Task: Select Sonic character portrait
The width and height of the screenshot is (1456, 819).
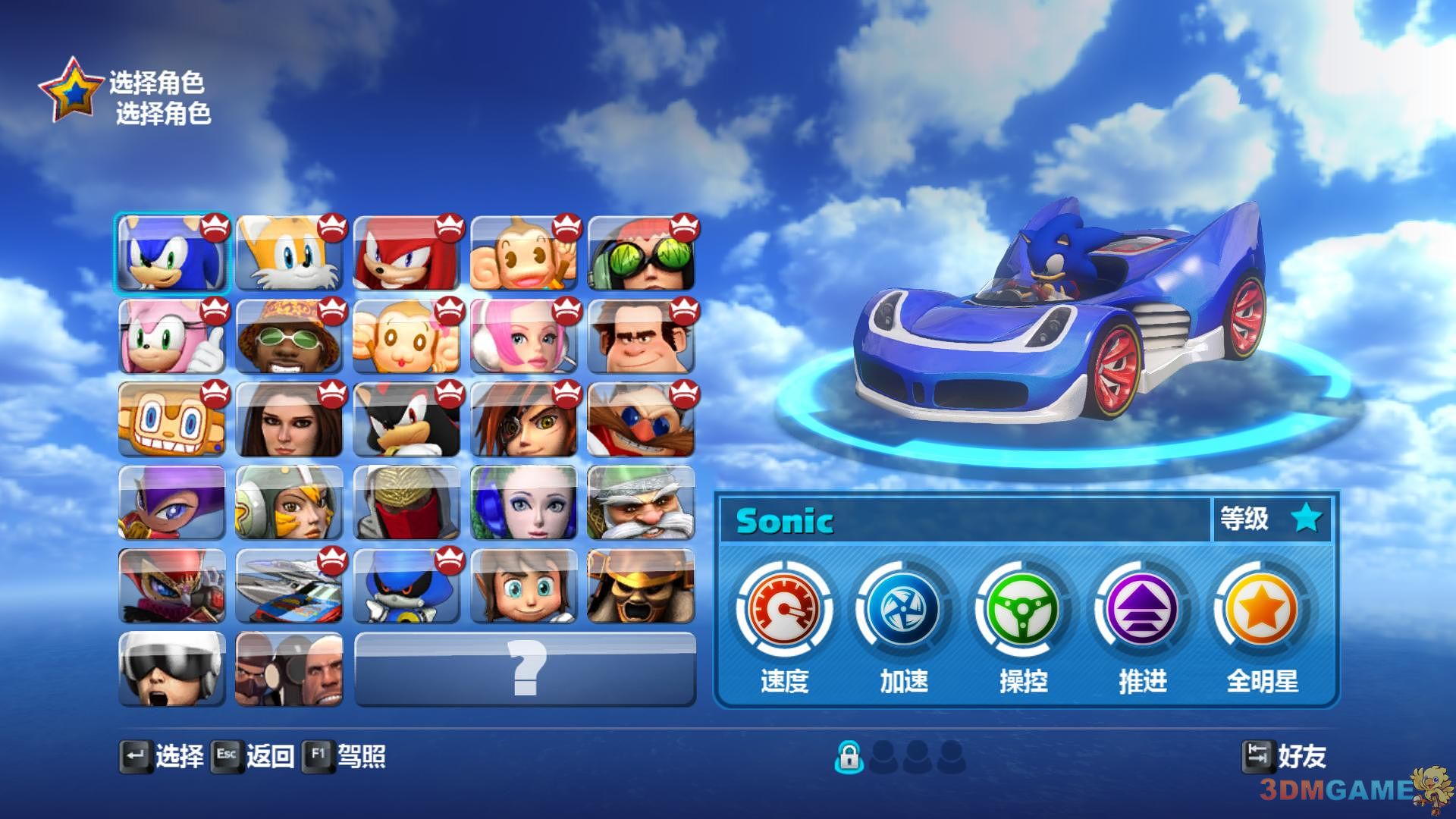Action: tap(172, 253)
